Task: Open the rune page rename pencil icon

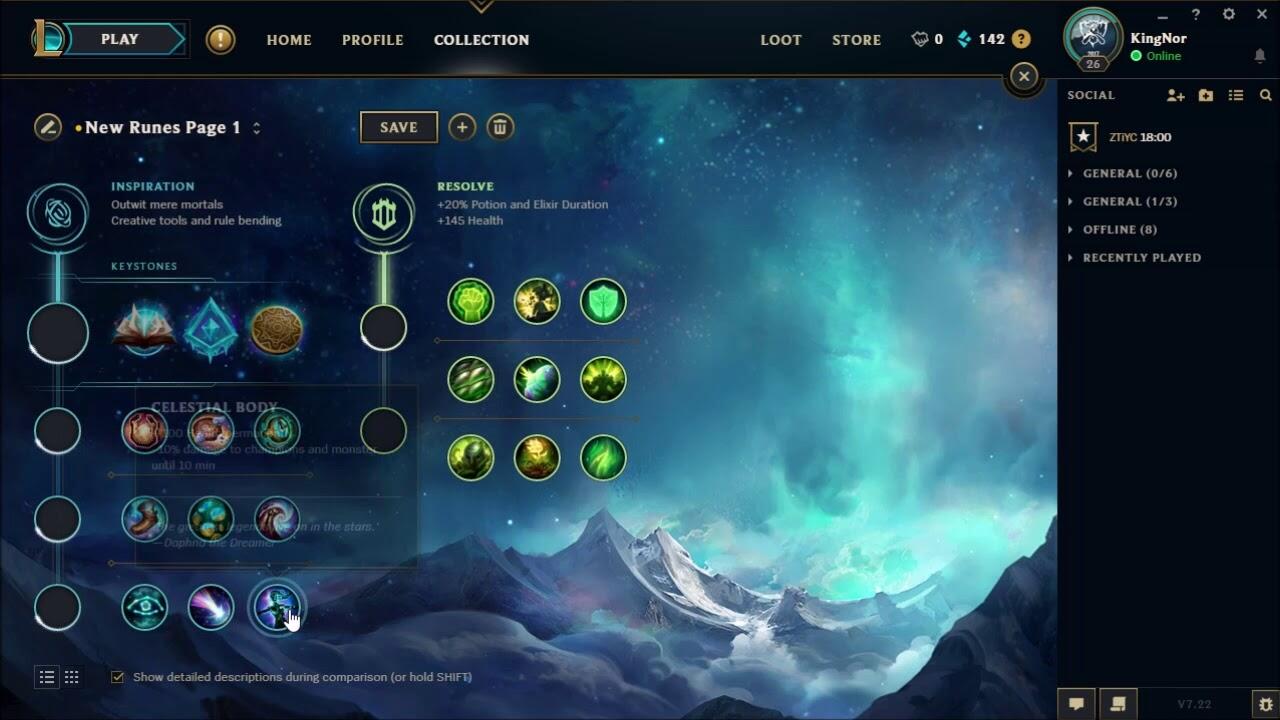Action: [x=47, y=128]
